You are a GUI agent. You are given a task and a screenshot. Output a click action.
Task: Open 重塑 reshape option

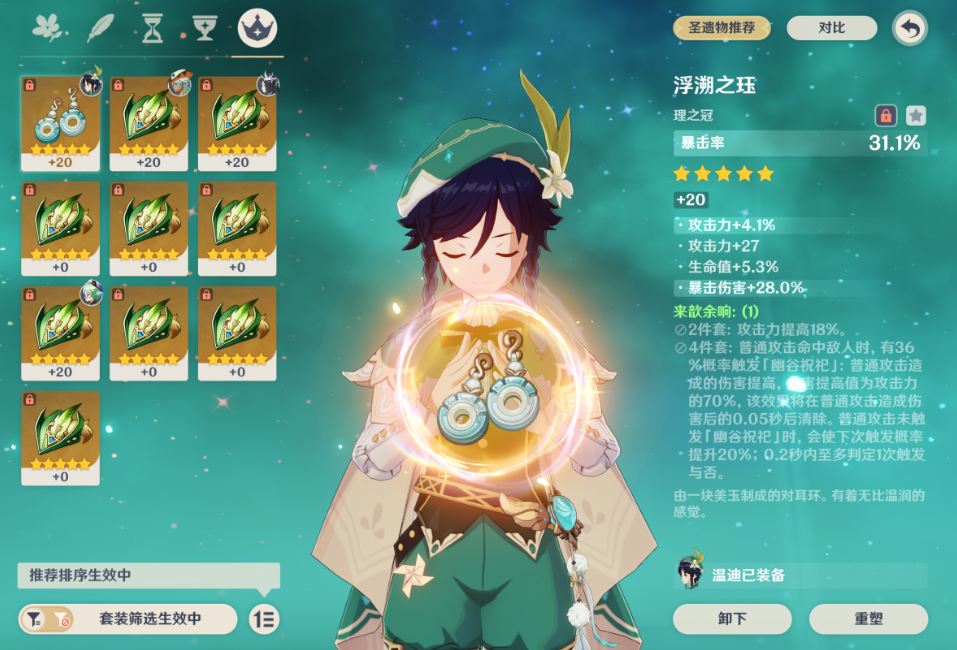pyautogui.click(x=868, y=619)
